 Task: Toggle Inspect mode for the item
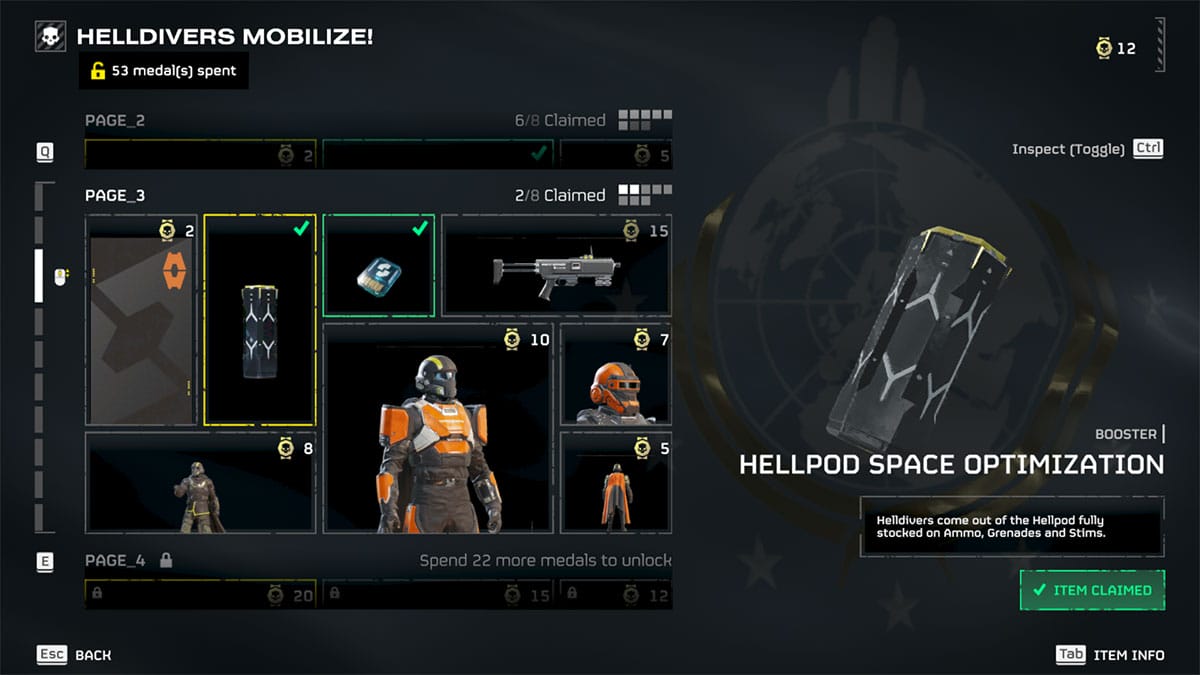[x=1088, y=149]
